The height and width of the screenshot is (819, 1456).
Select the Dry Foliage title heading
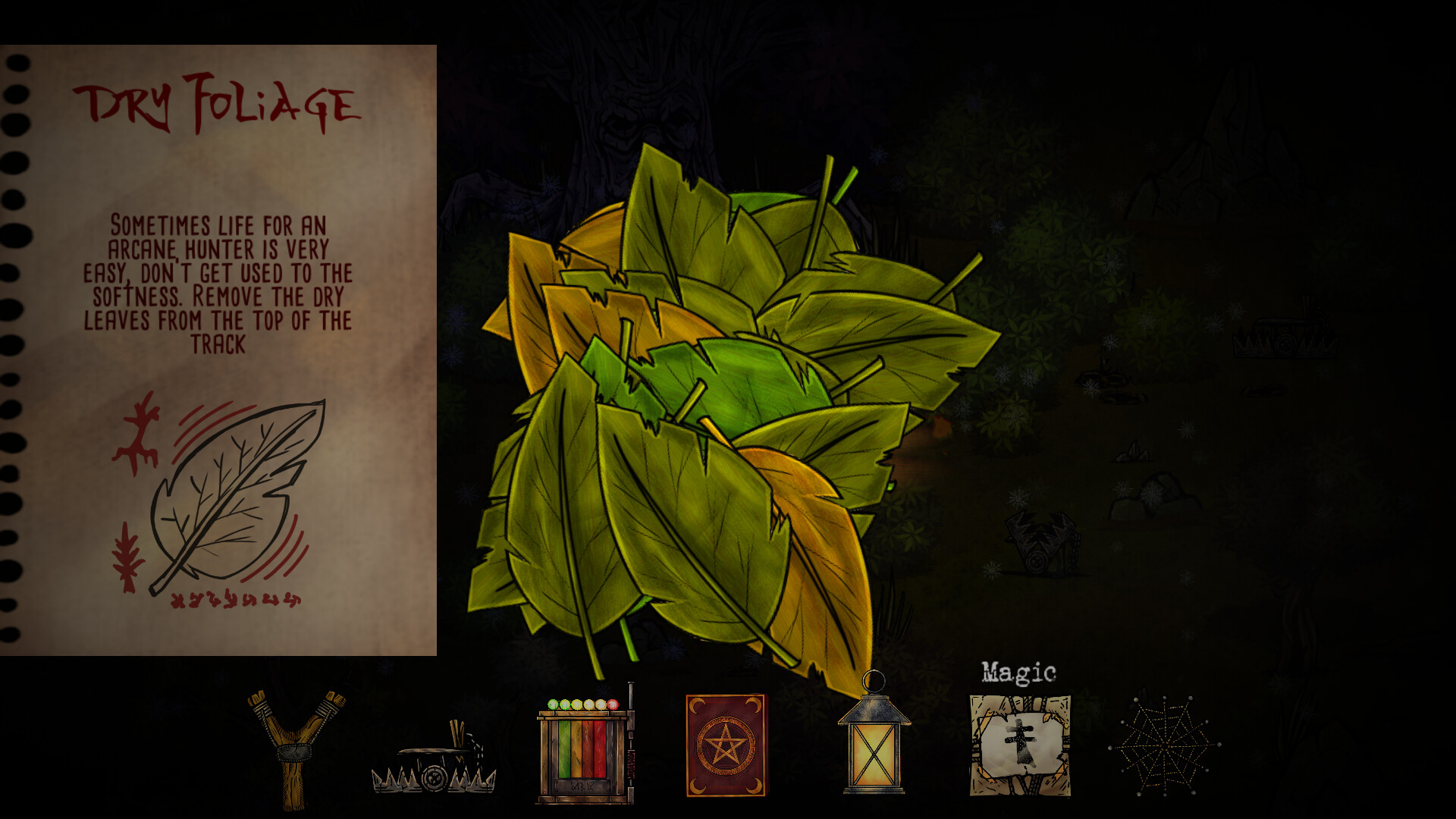click(220, 102)
